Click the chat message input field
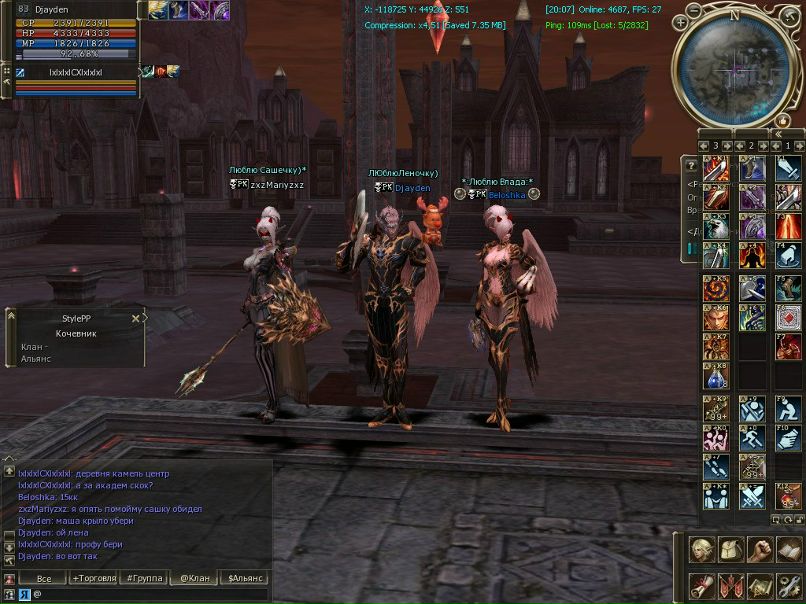Viewport: 806px width, 604px height. (150, 594)
